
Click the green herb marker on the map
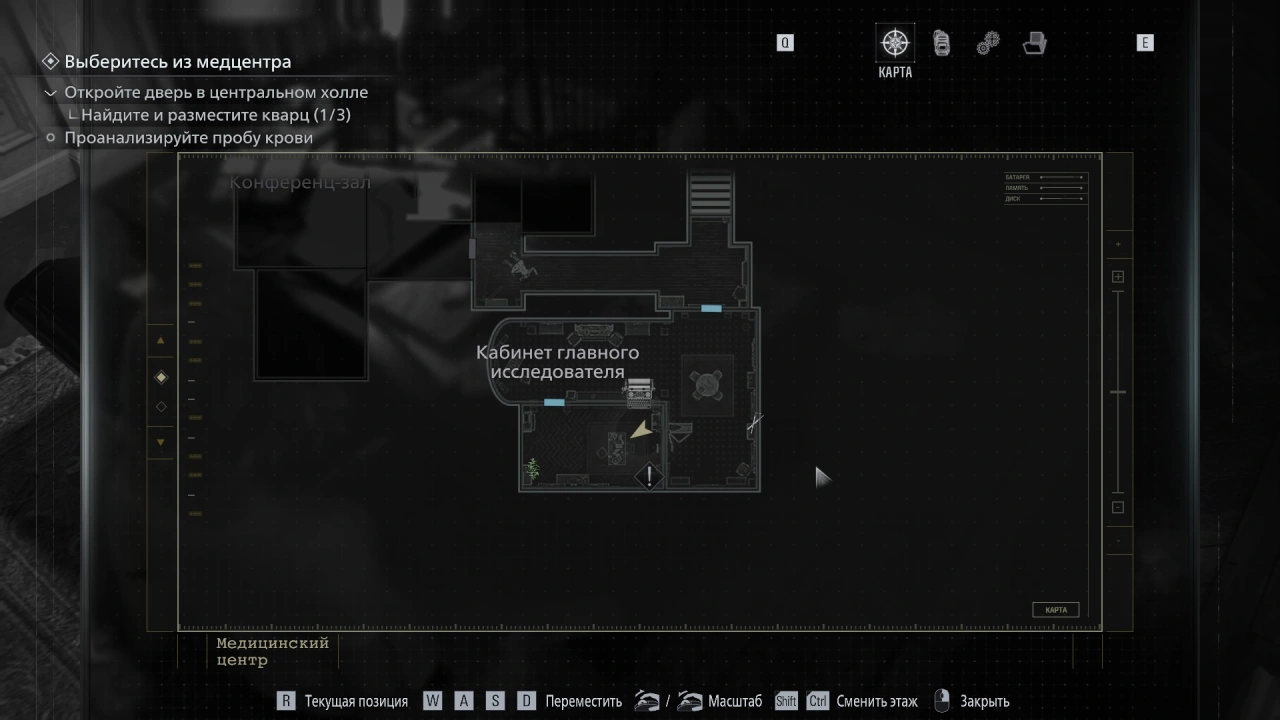tap(533, 467)
